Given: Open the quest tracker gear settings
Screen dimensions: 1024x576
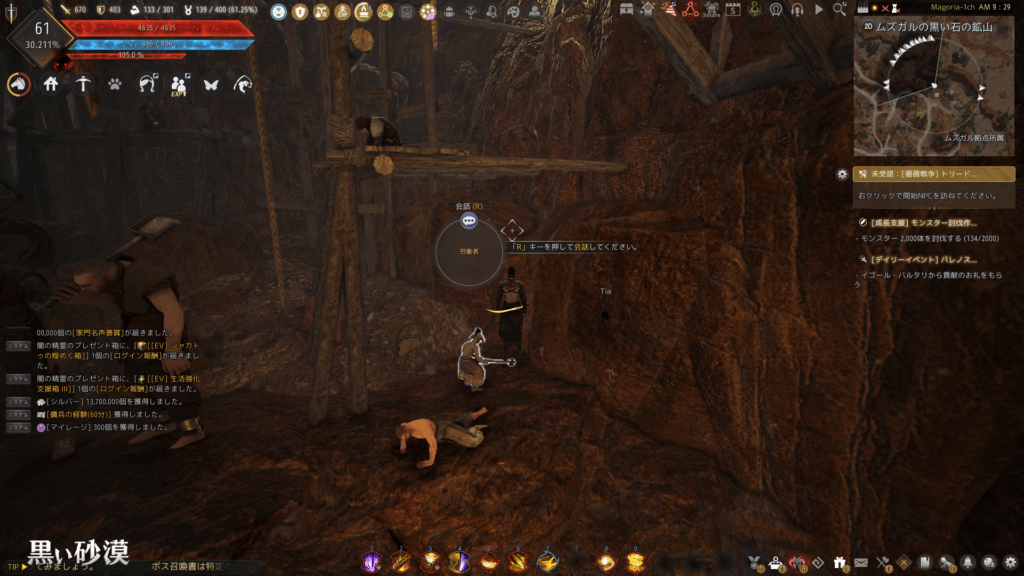Looking at the screenshot, I should (x=842, y=174).
